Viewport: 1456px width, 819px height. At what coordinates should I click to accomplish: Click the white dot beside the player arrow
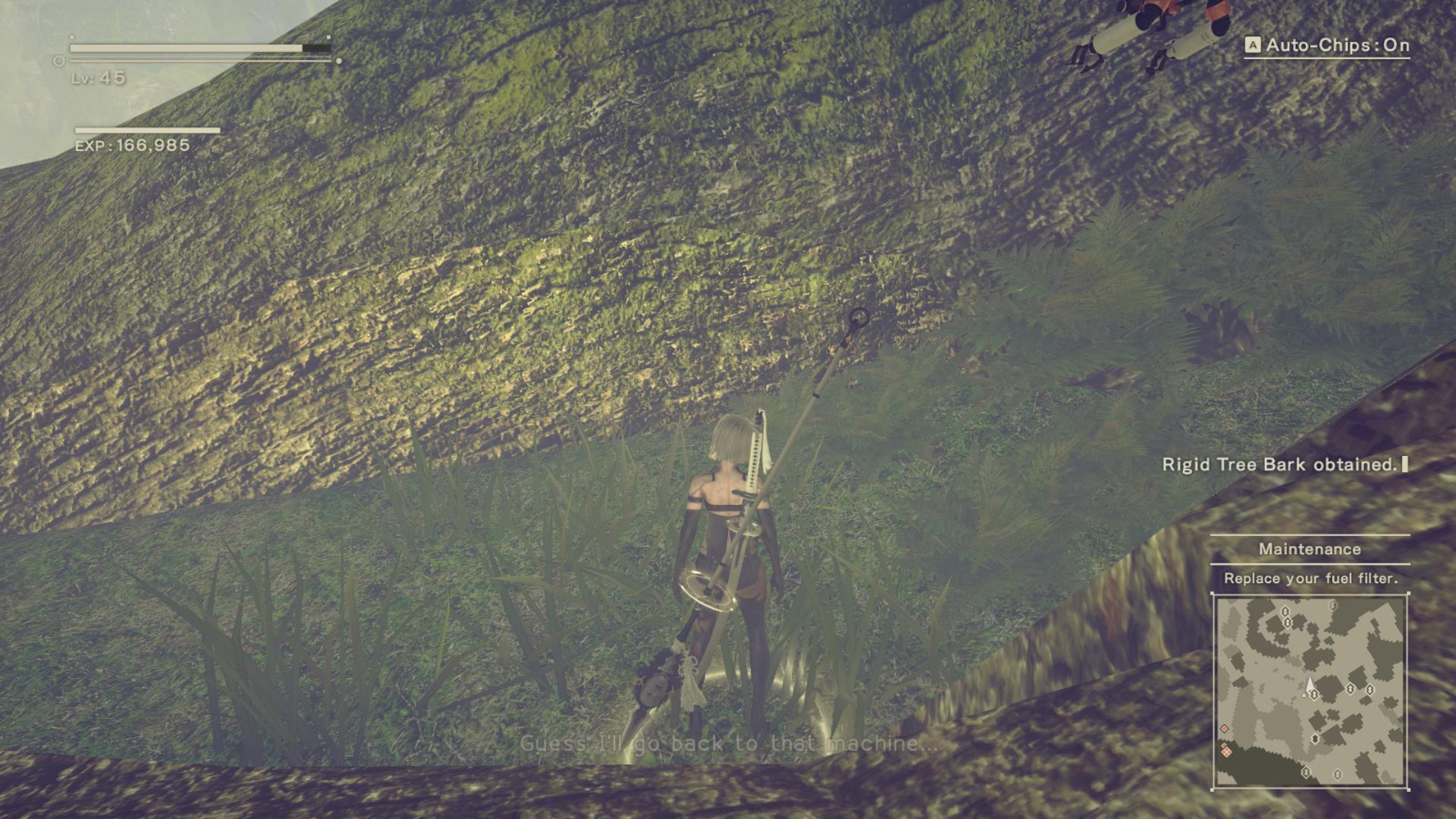1304,694
